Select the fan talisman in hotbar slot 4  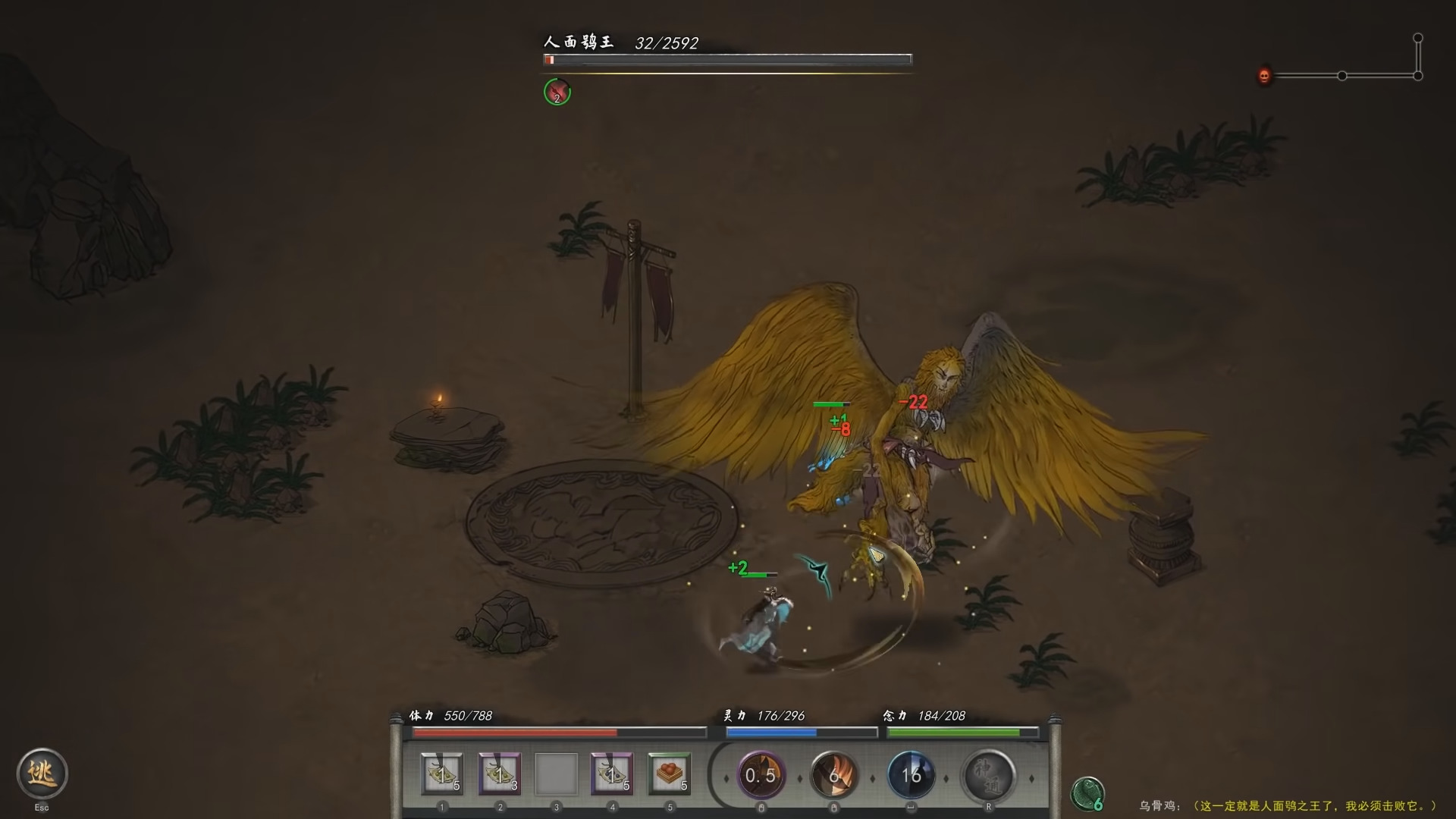point(611,773)
